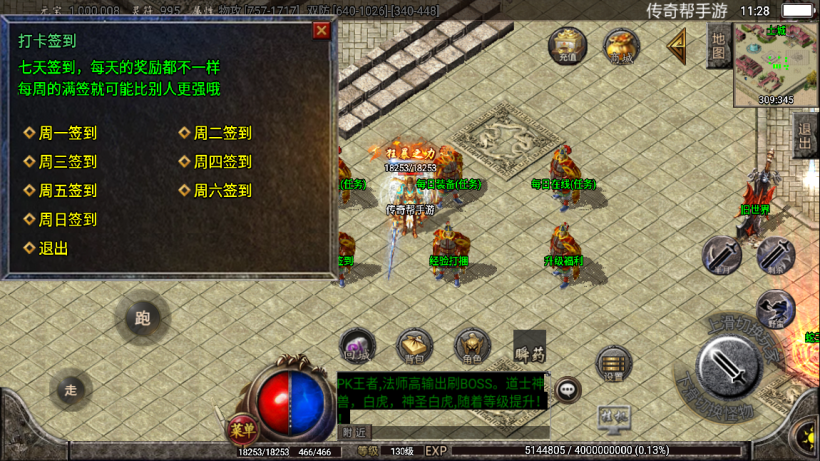Select 周三签到 Wednesday check-in
The height and width of the screenshot is (461, 820).
point(67,162)
